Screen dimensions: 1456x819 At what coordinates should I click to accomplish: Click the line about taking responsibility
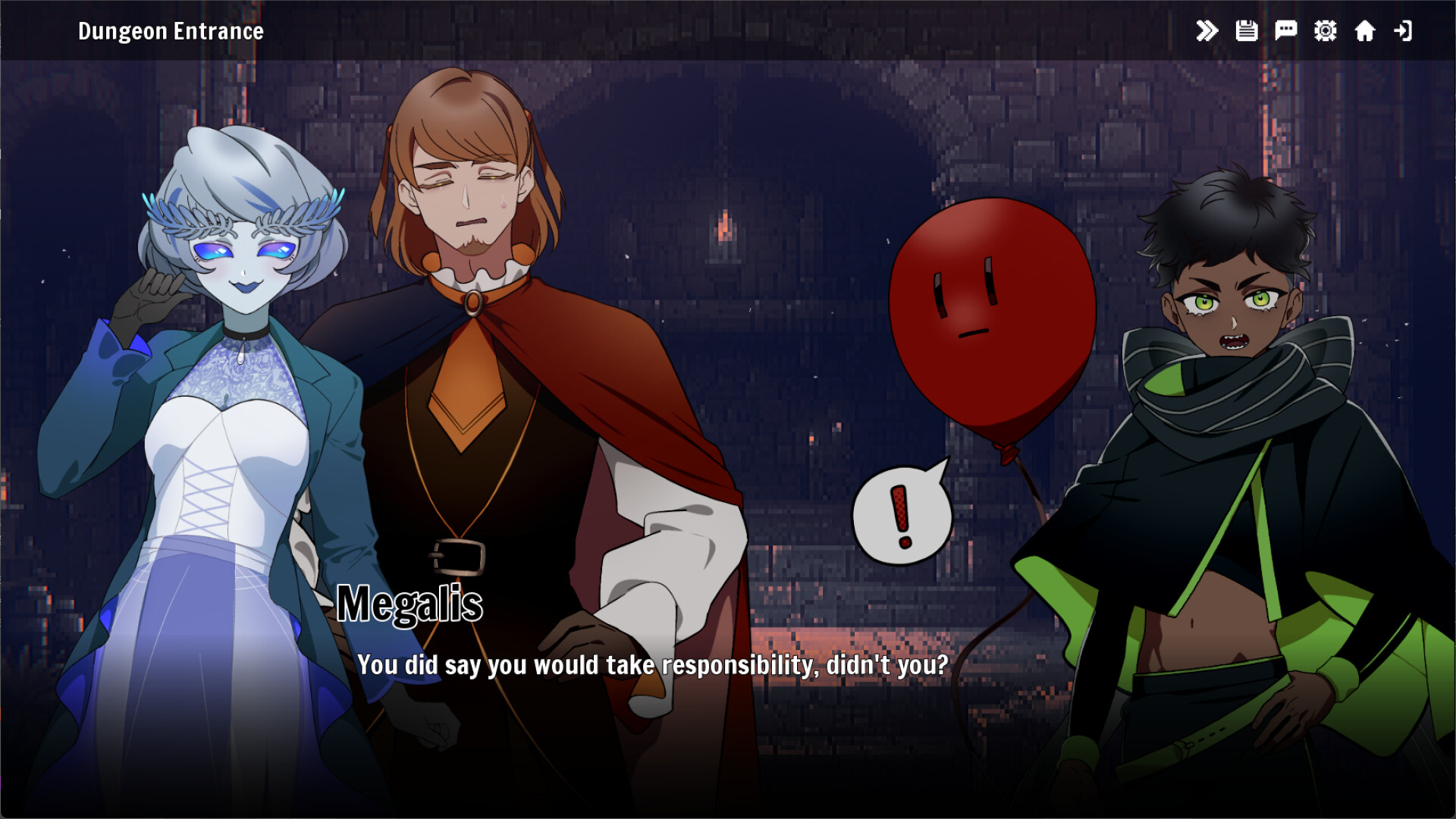point(654,665)
